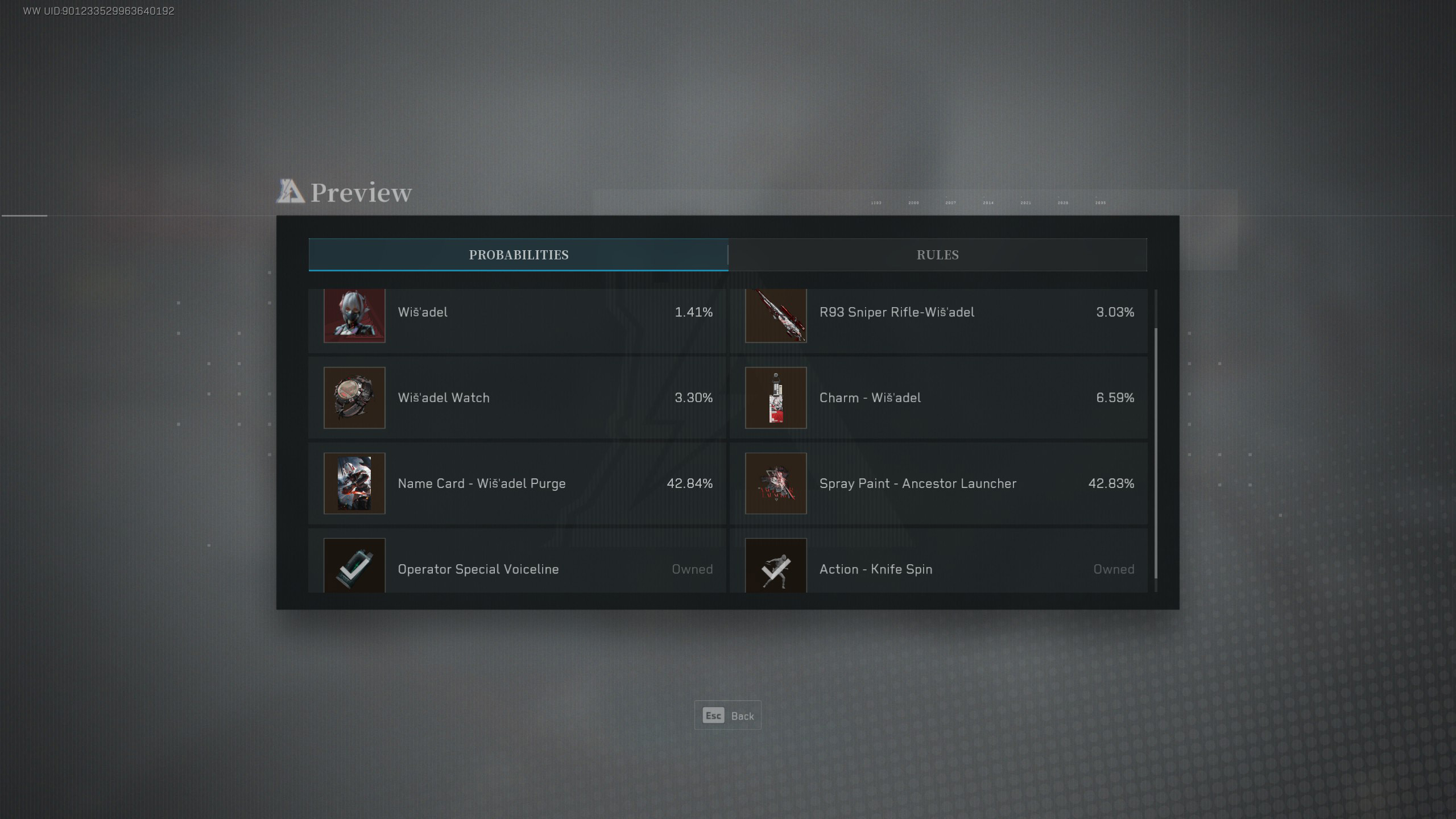Pick the Name Card - Wiš'adel Purge entry
1456x819 pixels.
(x=518, y=483)
